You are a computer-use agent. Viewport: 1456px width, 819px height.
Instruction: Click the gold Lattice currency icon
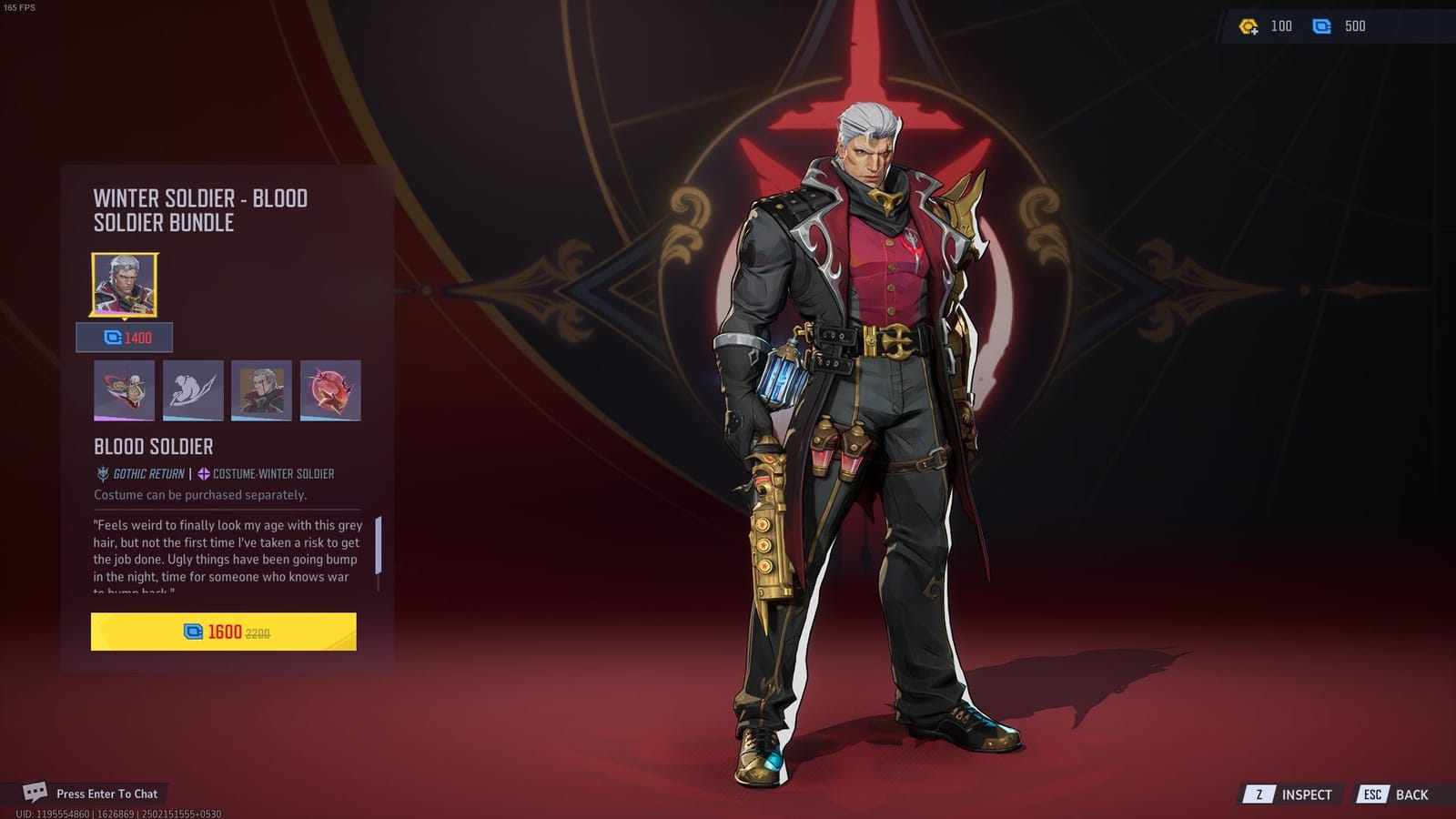(1248, 26)
